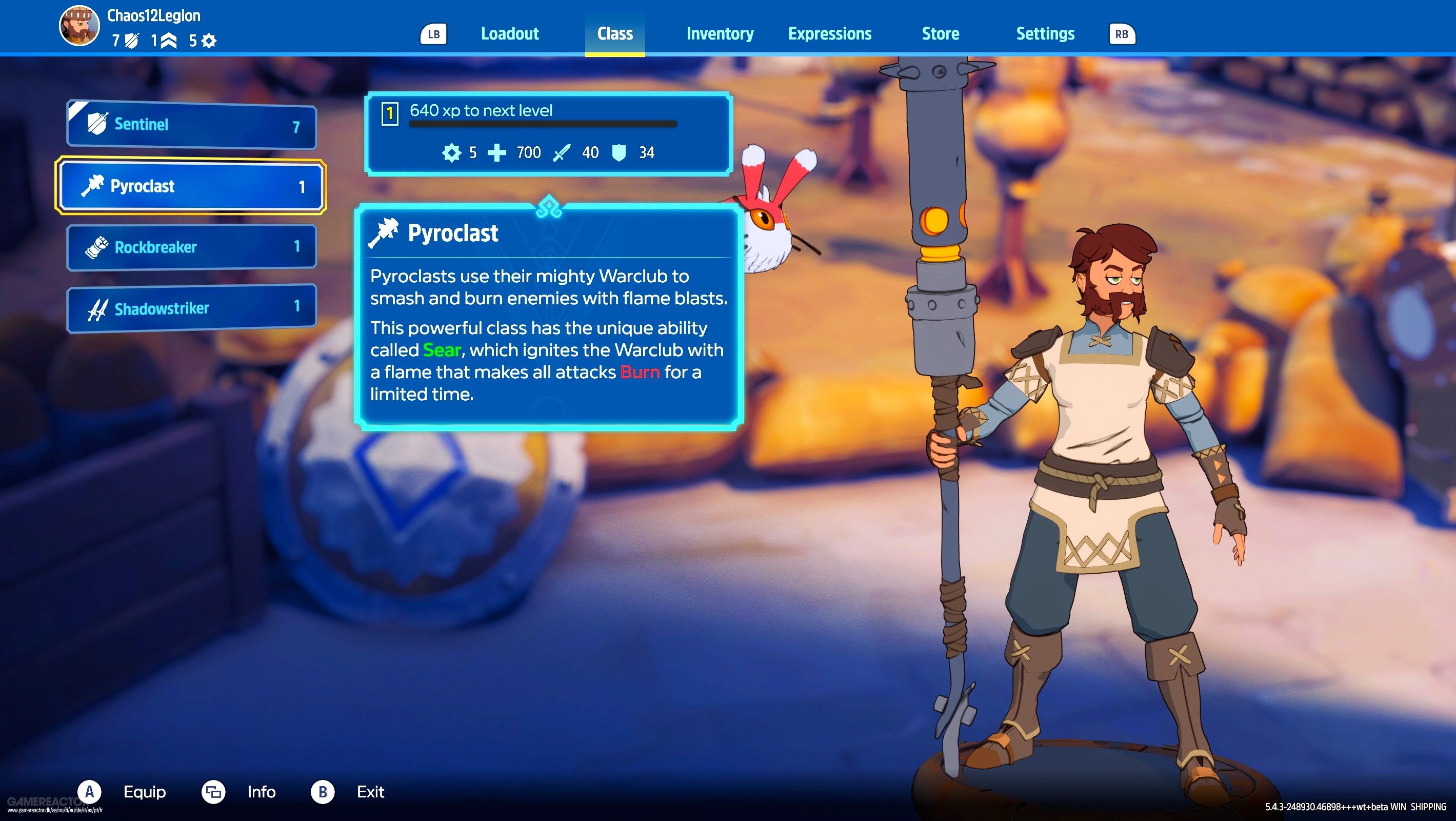This screenshot has height=821, width=1456.
Task: Choose the Shadowstriker class
Action: [x=191, y=308]
